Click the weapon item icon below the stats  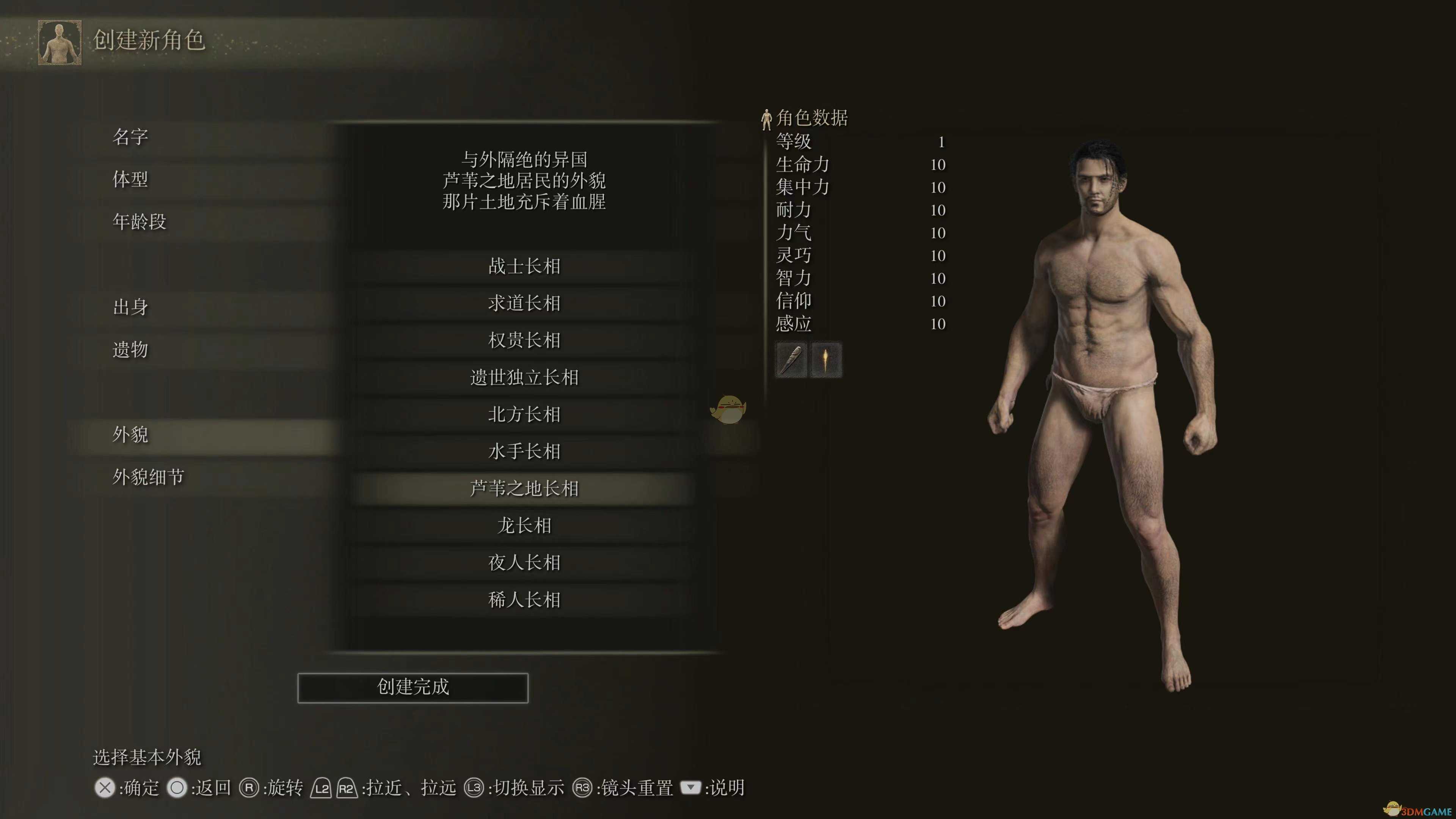click(x=791, y=360)
